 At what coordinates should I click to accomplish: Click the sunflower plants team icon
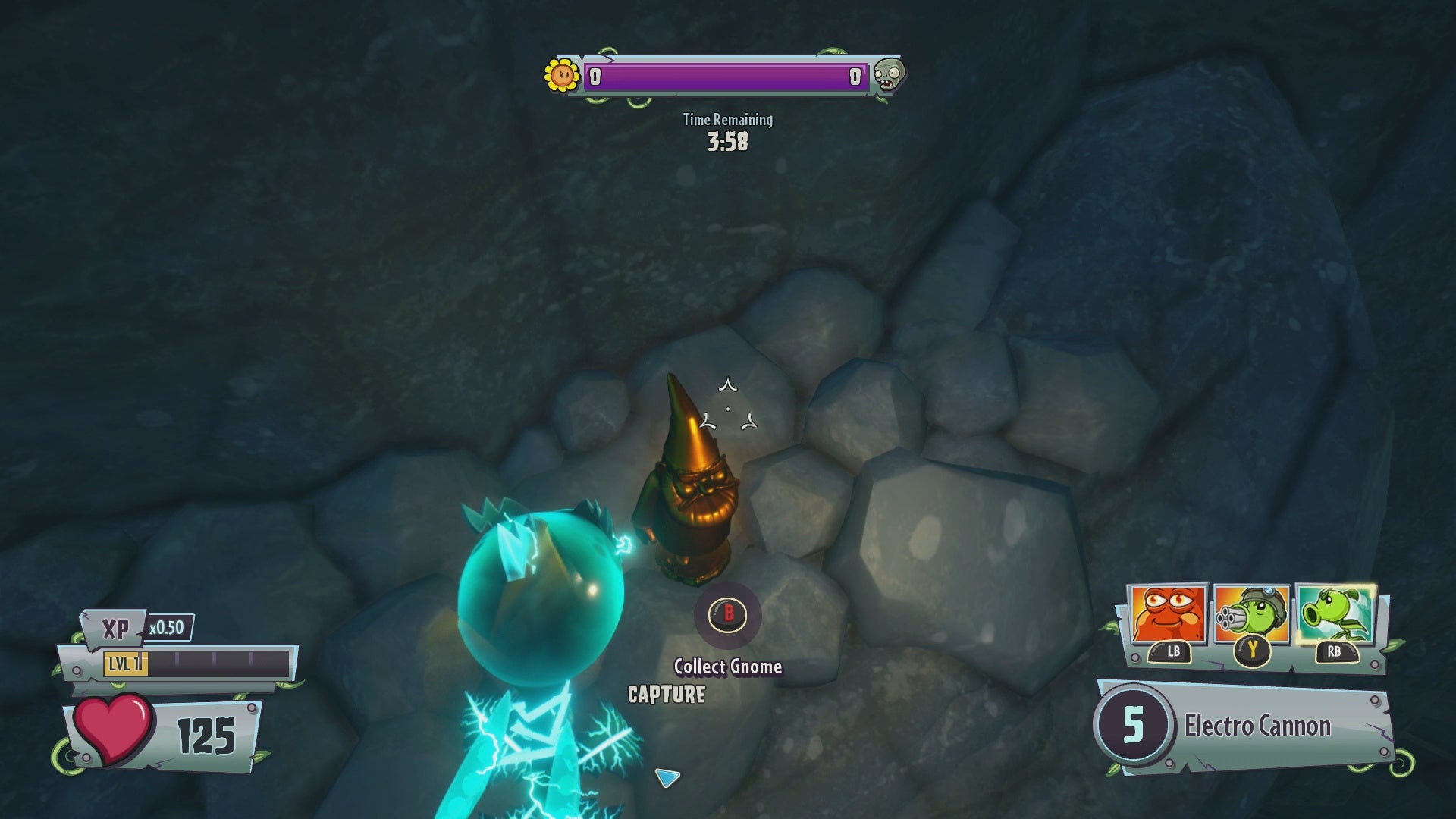pyautogui.click(x=562, y=76)
